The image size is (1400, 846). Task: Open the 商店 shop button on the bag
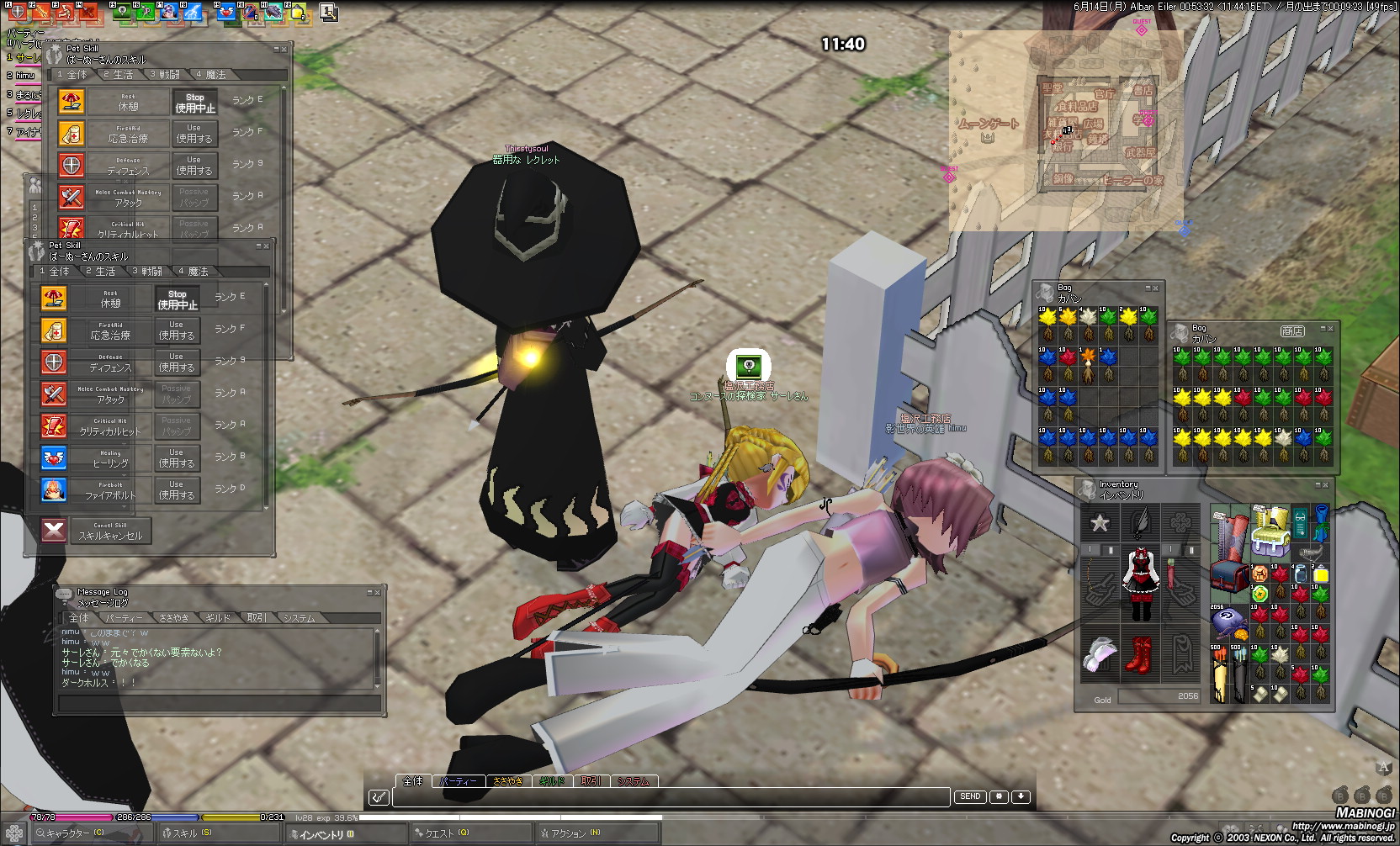[1292, 331]
